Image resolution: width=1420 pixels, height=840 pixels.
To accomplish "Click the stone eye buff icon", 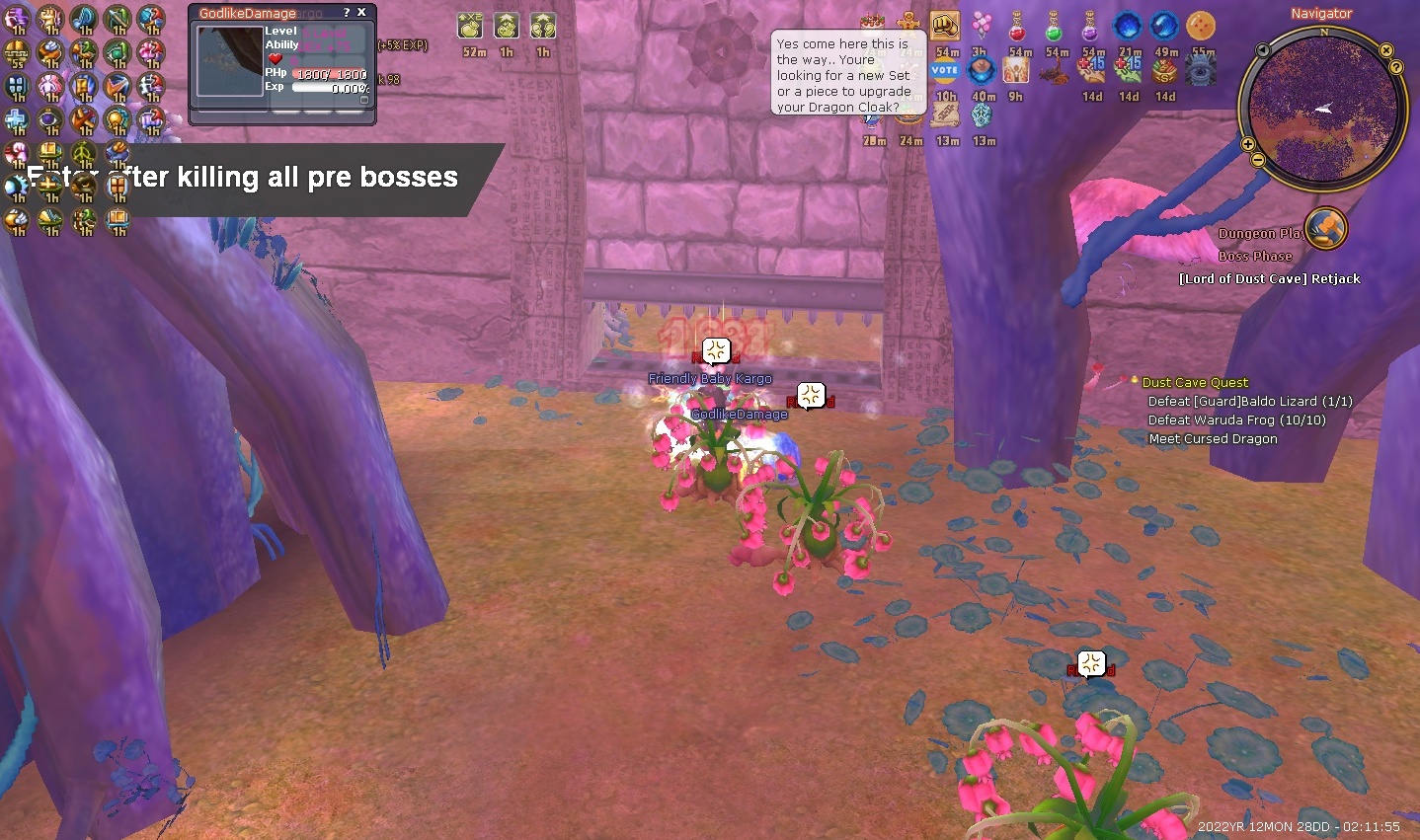I will point(1200,71).
